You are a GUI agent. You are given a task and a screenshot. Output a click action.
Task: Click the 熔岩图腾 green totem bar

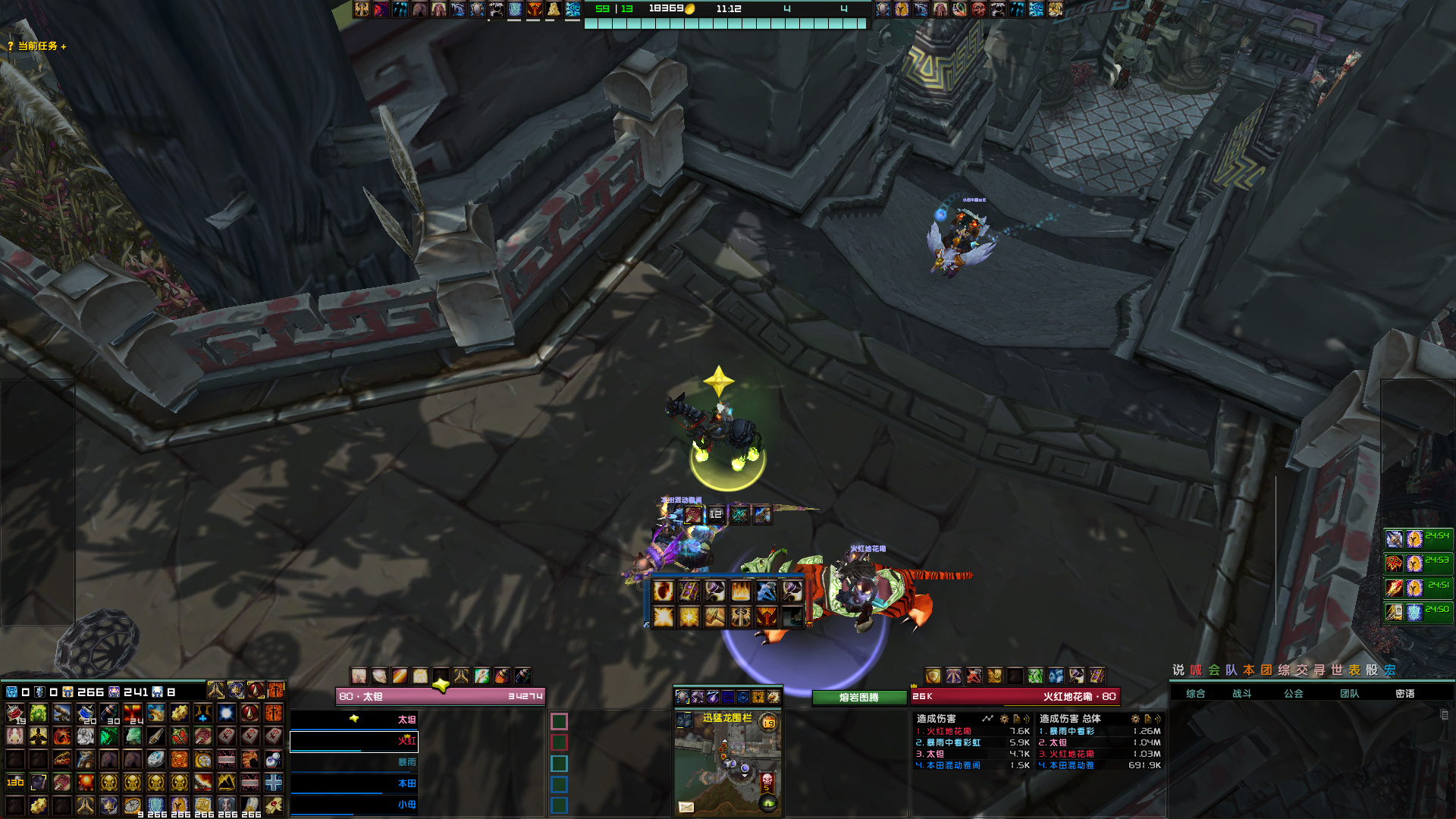(858, 698)
